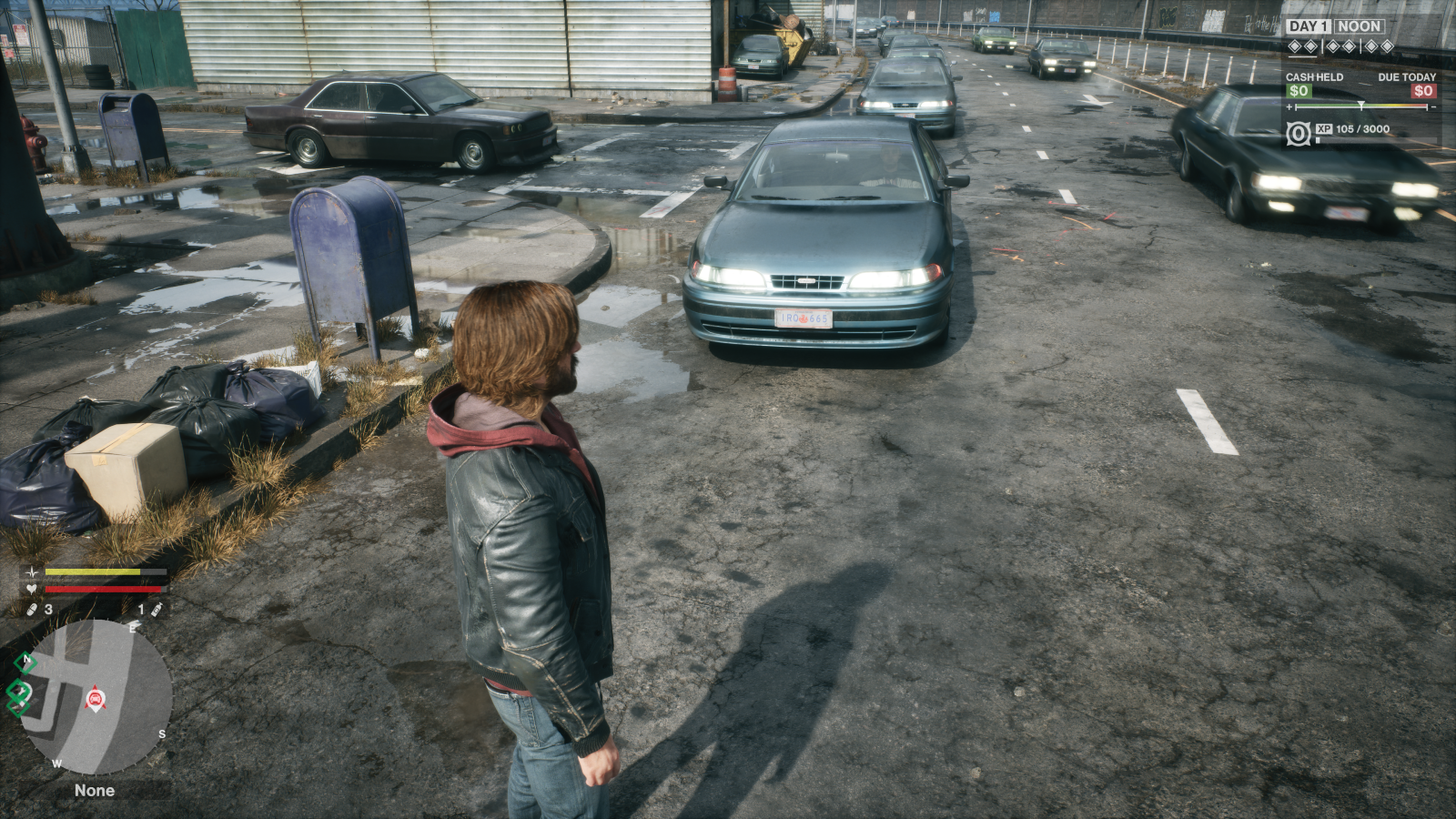Click the circular minimap
This screenshot has width=1456, height=819.
[96, 698]
